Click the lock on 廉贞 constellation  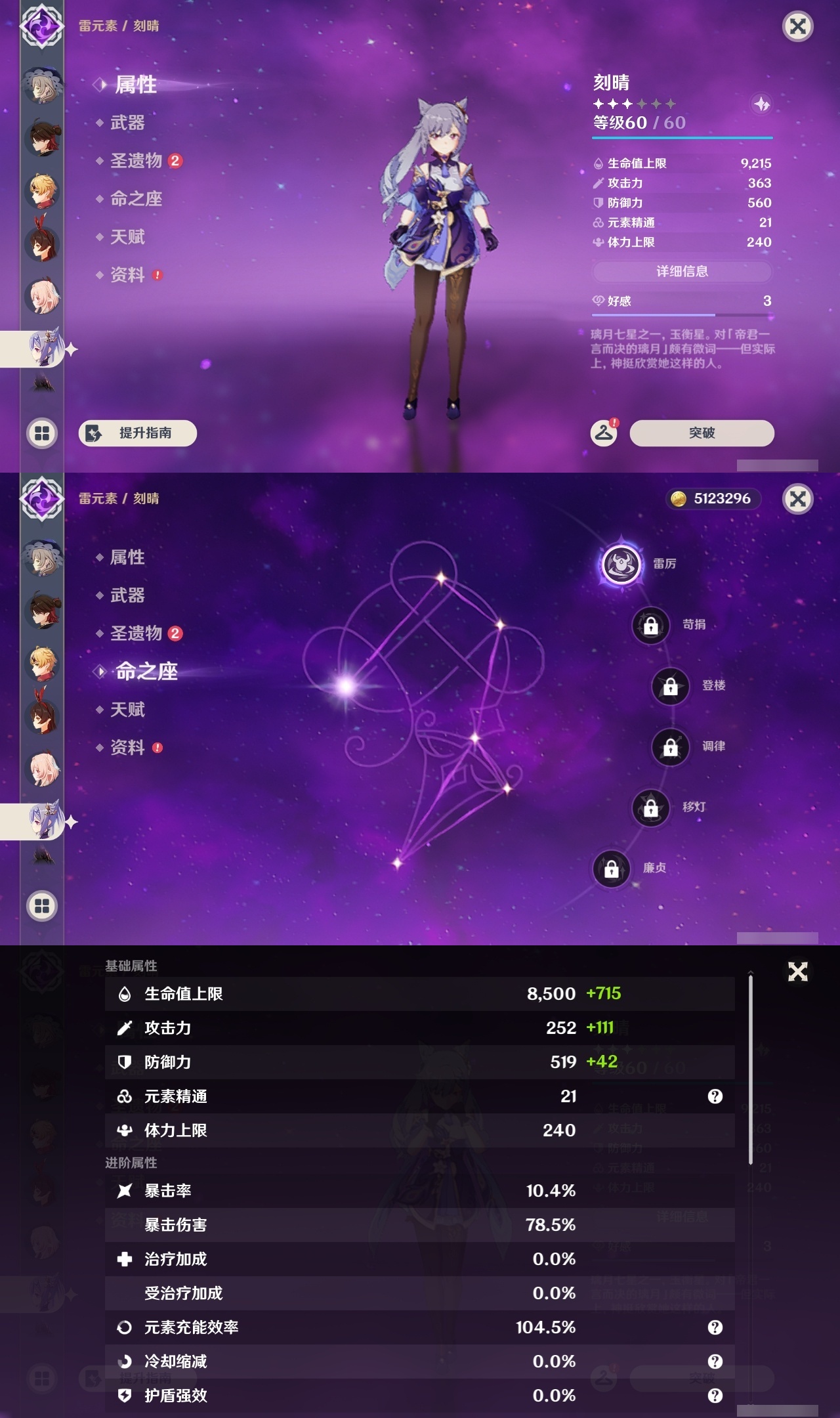click(x=611, y=868)
